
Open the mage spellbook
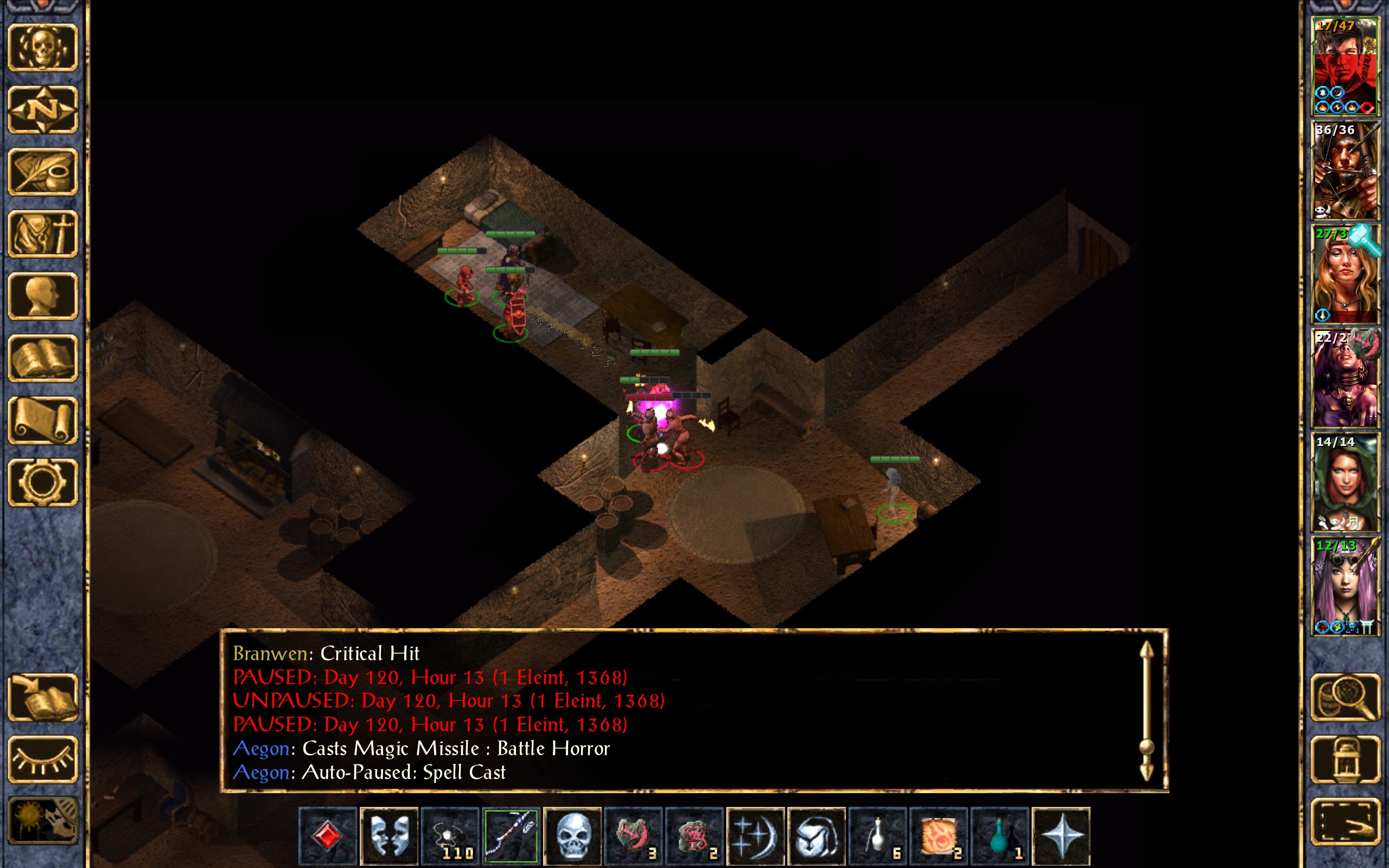coord(42,358)
